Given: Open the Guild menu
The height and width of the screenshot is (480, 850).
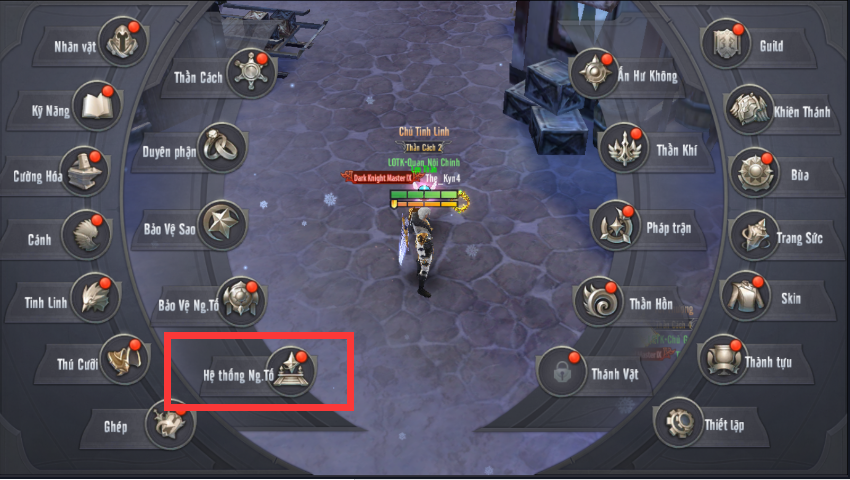Looking at the screenshot, I should click(x=725, y=43).
